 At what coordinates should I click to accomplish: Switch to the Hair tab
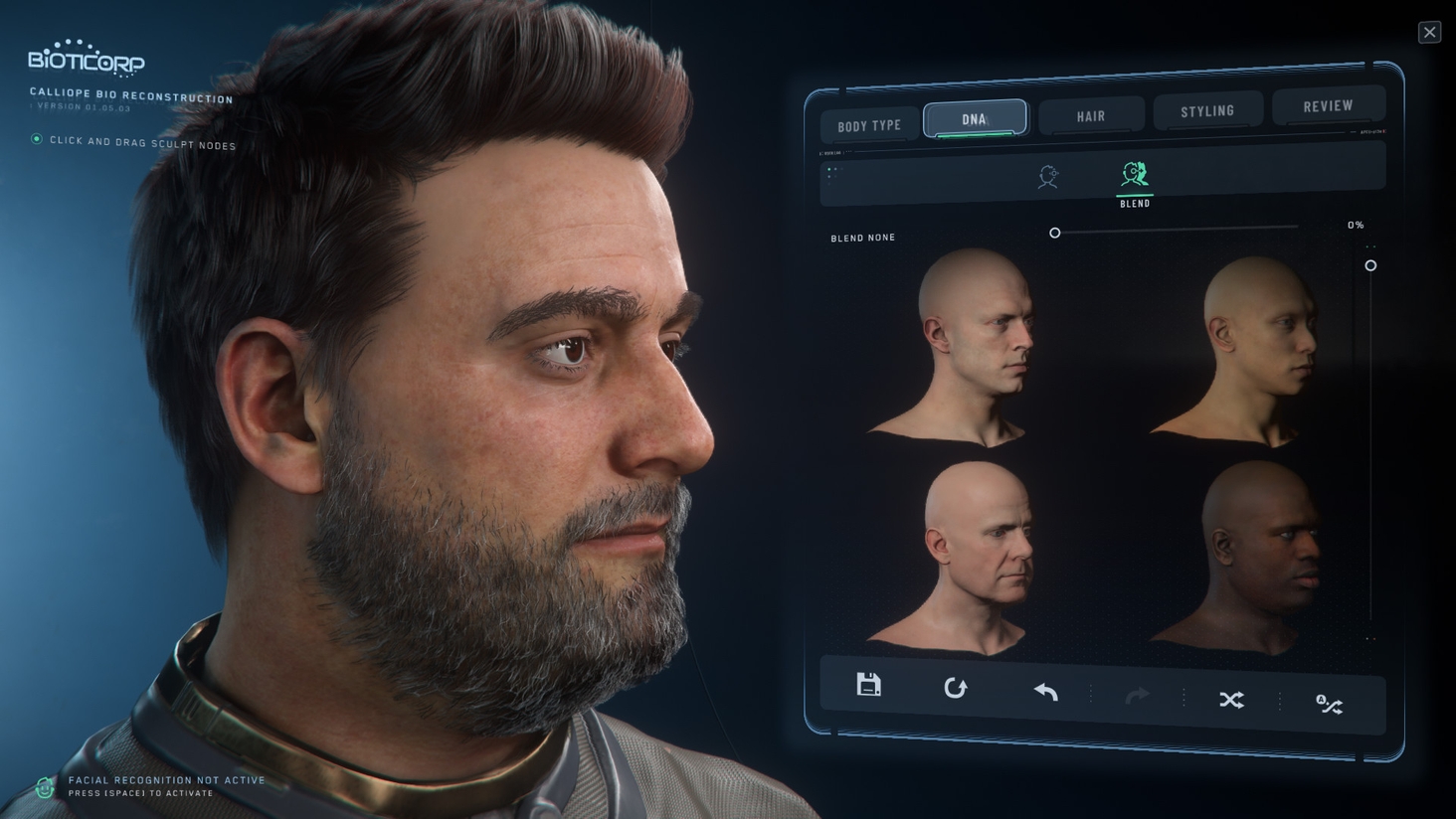click(1090, 115)
